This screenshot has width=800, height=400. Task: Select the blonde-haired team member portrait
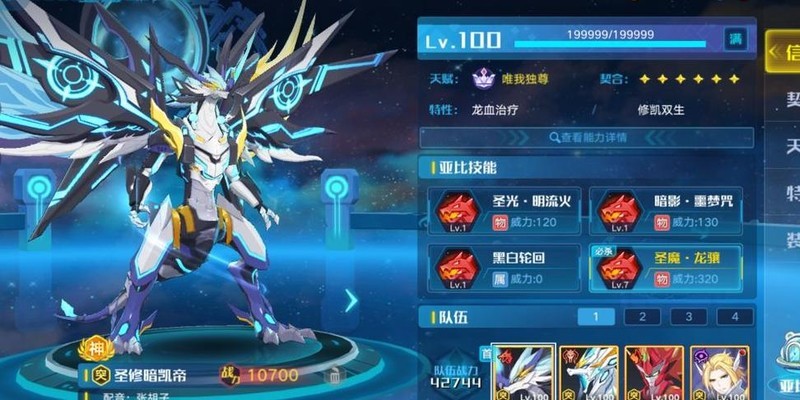coord(717,373)
